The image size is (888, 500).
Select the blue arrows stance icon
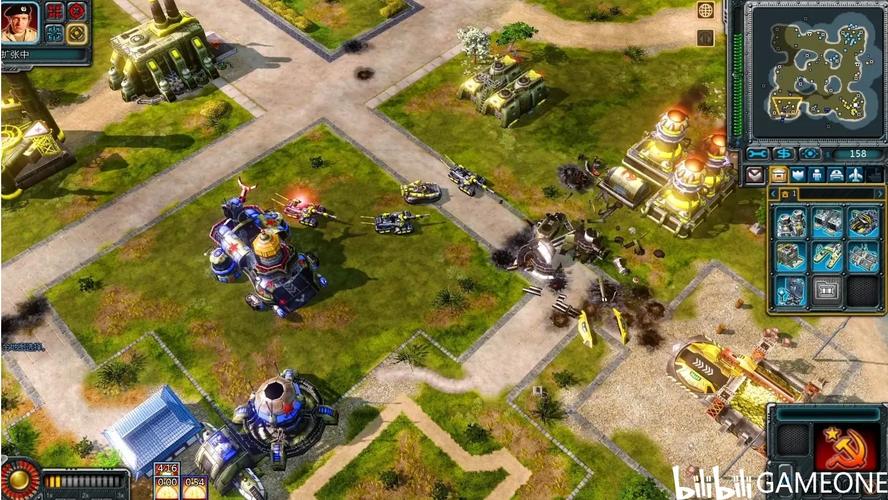[55, 33]
